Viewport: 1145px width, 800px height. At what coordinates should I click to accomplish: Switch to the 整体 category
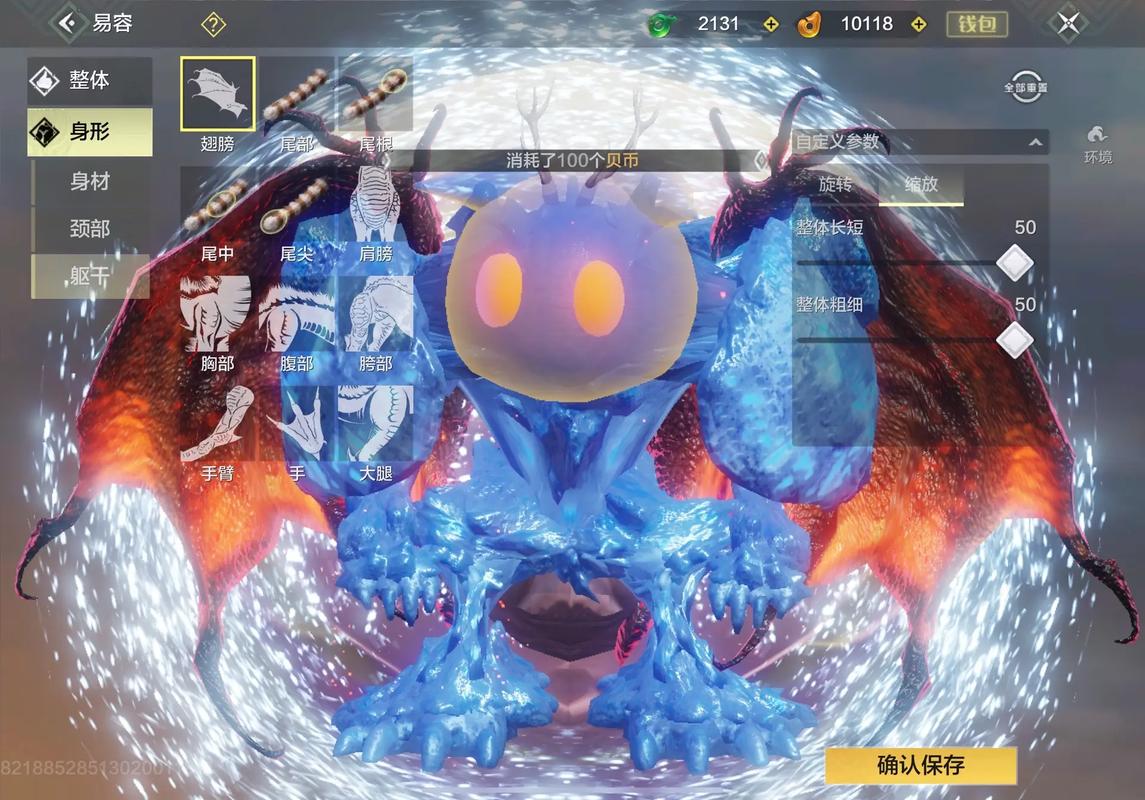[x=89, y=81]
